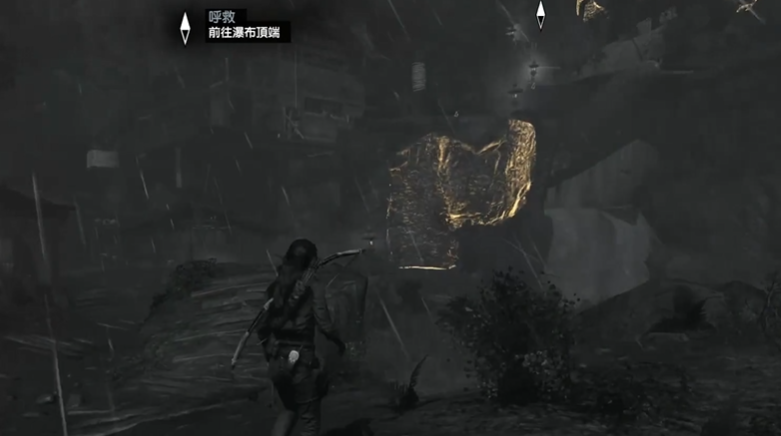Click the white diamond waypoint marker
The height and width of the screenshot is (436, 781).
click(x=540, y=14)
